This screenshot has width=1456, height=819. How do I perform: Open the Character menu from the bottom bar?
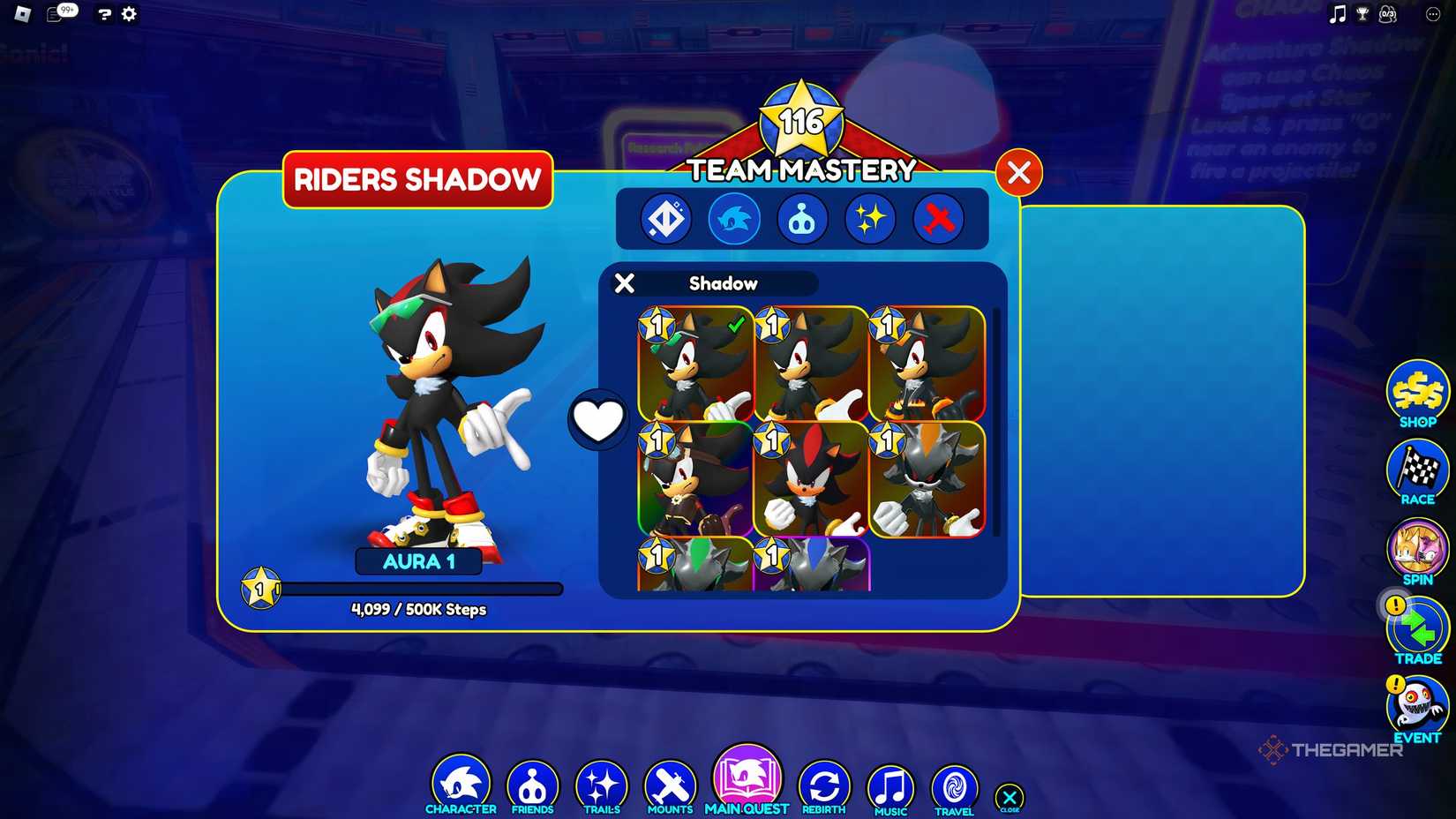tap(462, 780)
